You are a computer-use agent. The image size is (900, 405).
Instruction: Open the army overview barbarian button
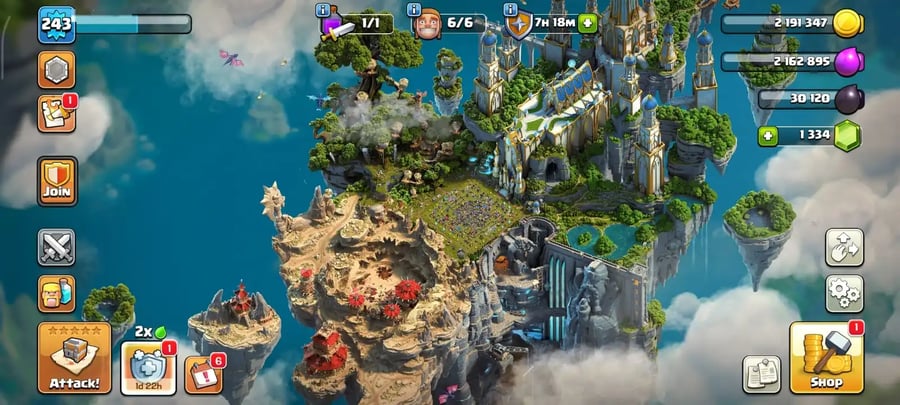pyautogui.click(x=56, y=294)
